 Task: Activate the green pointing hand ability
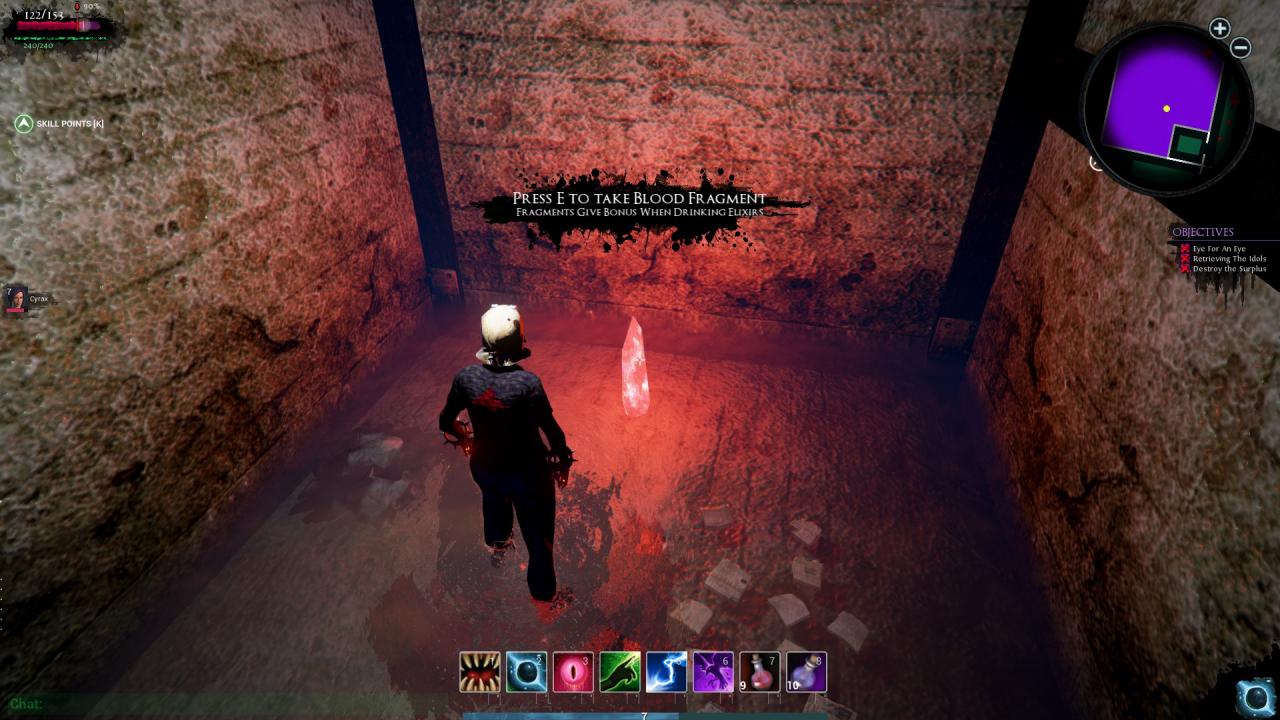click(x=620, y=672)
